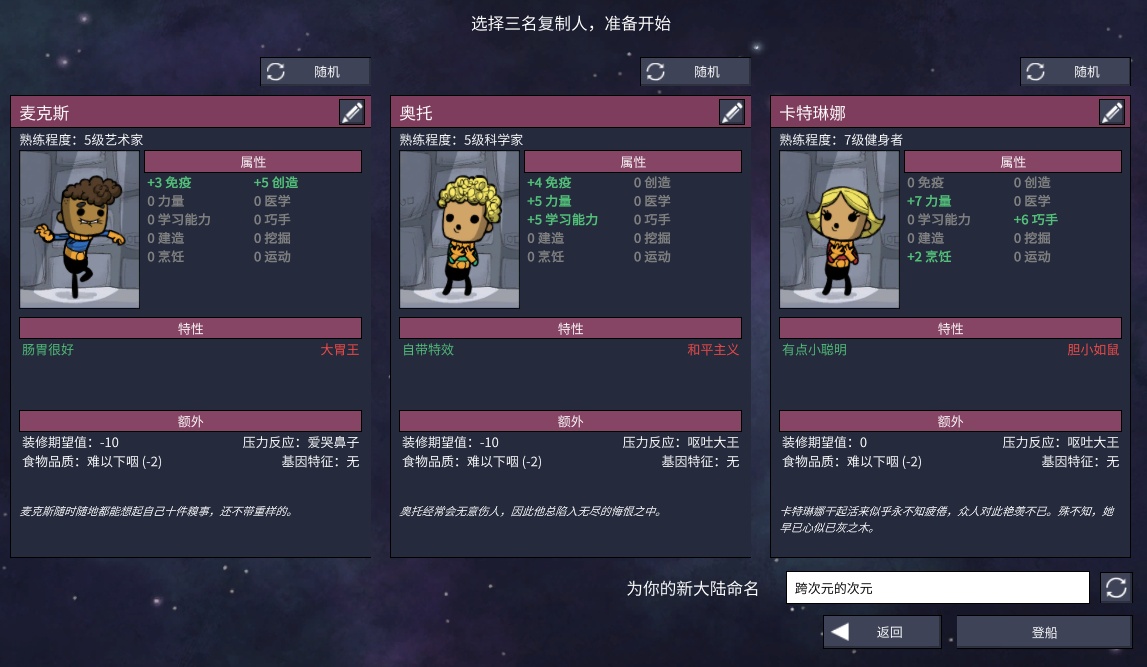Reroll the duplicant 奥托 with 随机
1147x667 pixels.
pos(695,72)
